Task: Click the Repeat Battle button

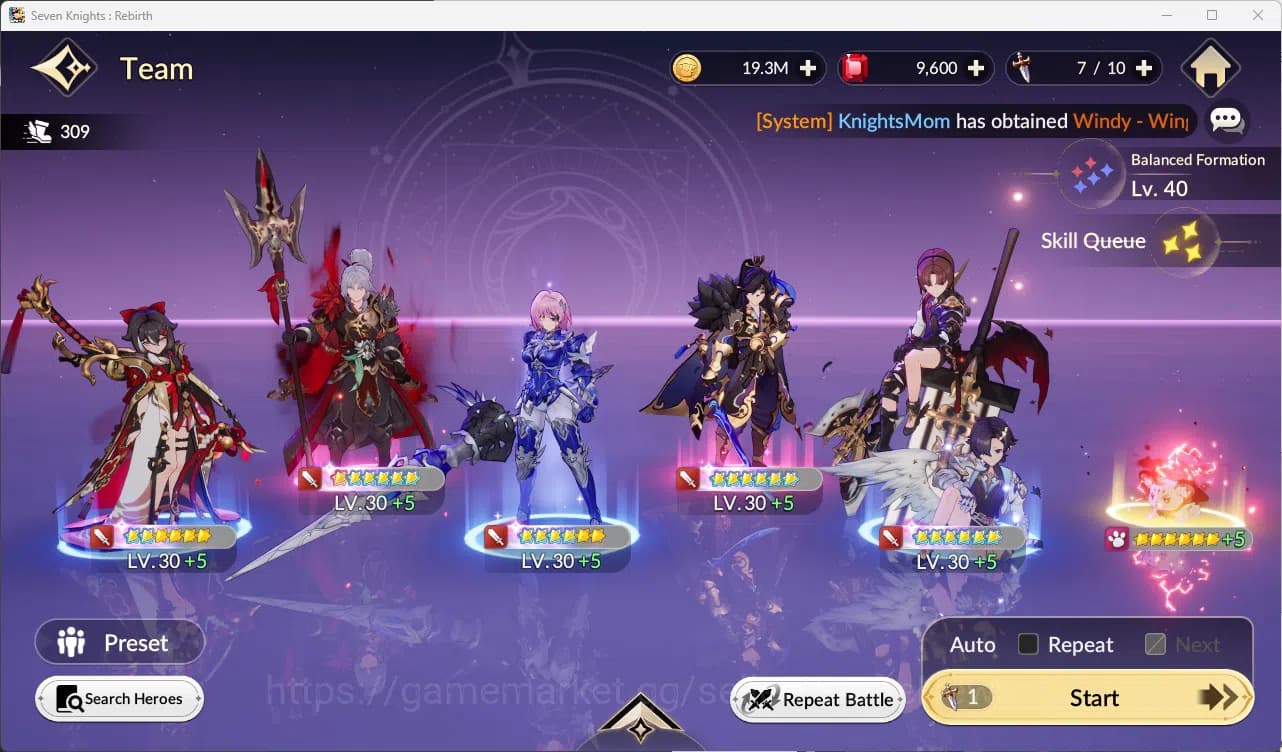Action: coord(818,700)
